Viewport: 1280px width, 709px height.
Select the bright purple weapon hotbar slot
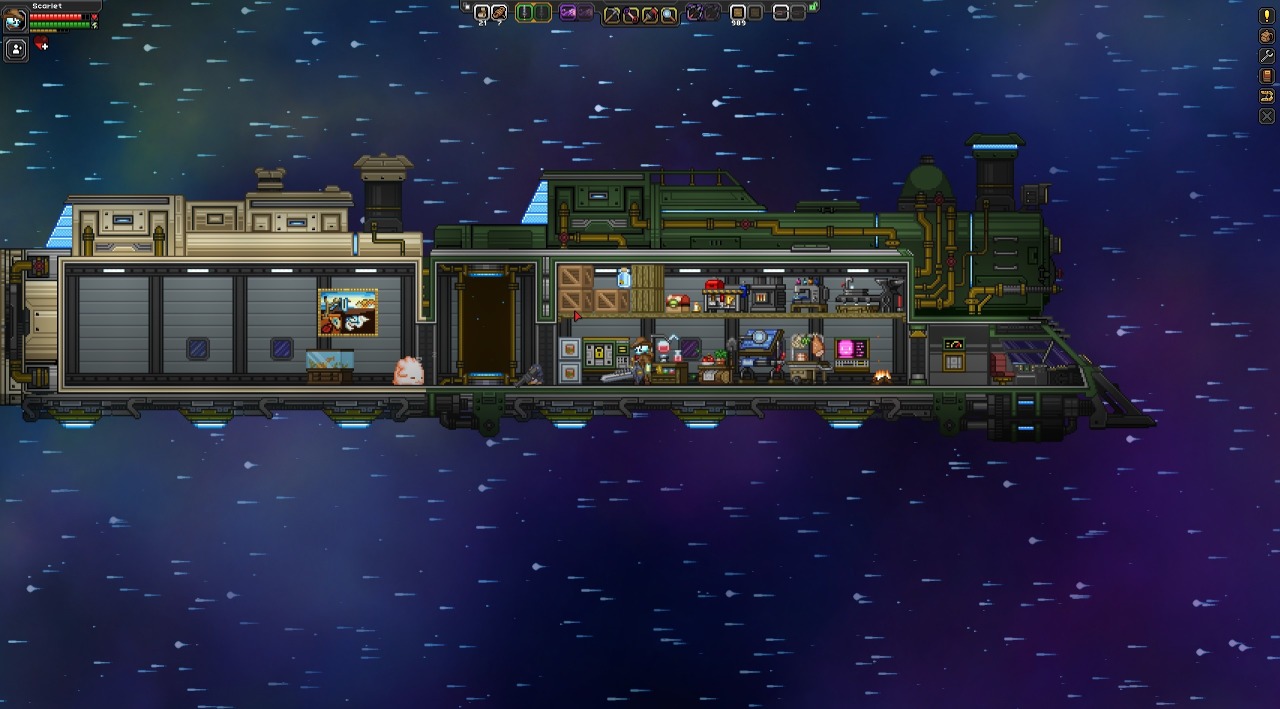point(568,13)
